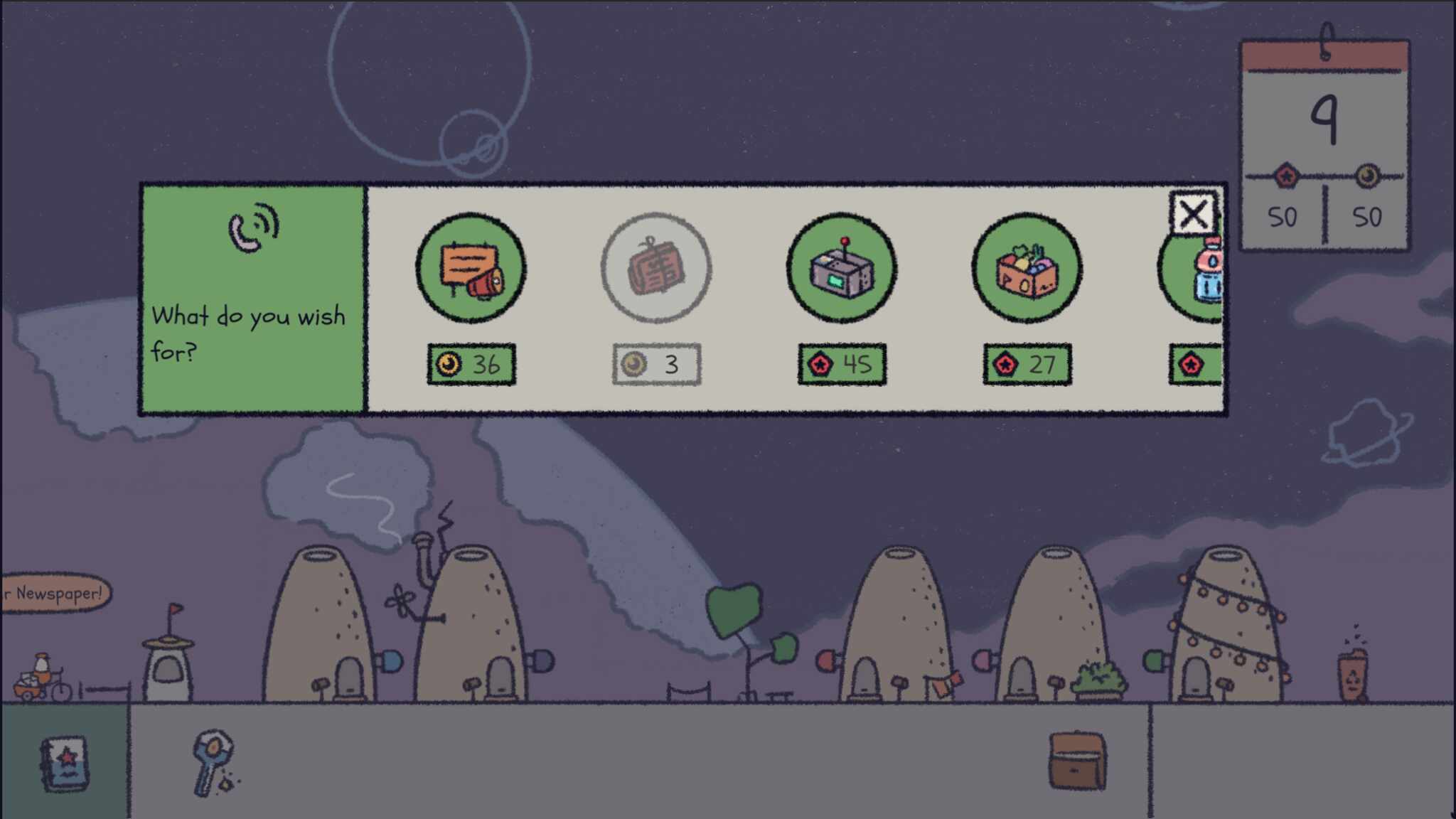Open the star journal book
Viewport: 1456px width, 819px height.
(x=65, y=763)
